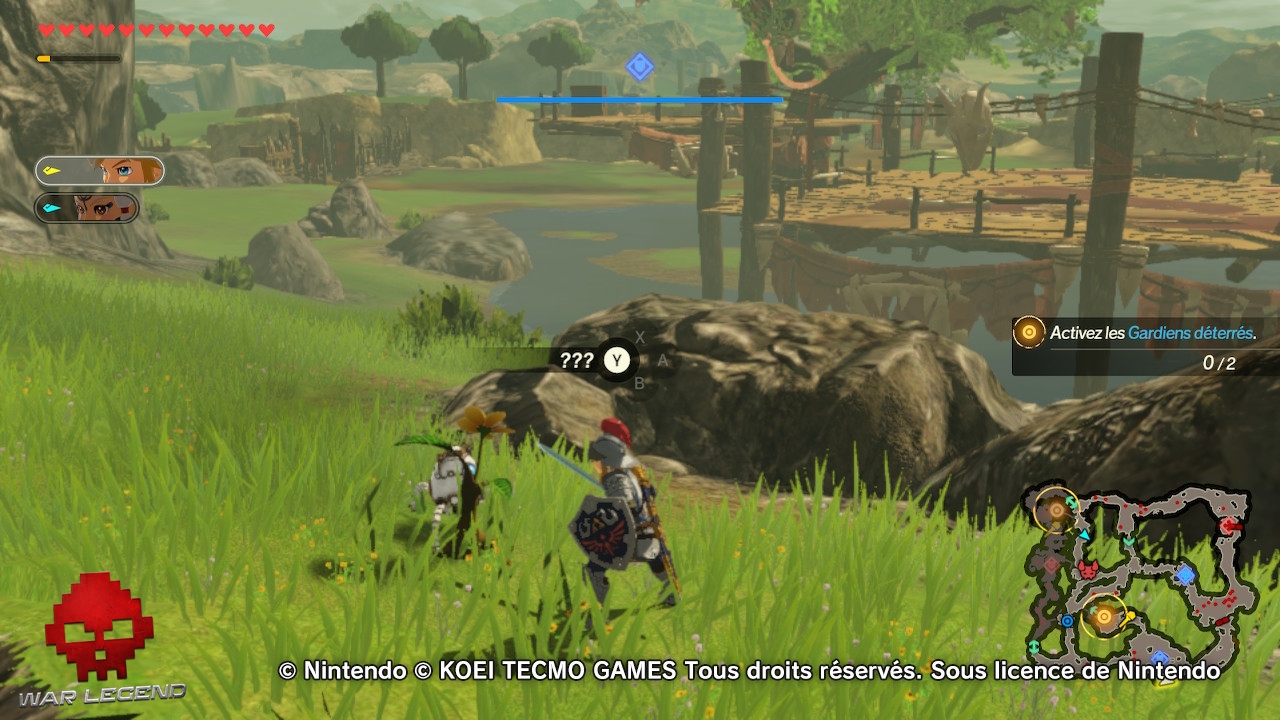1280x720 pixels.
Task: Click the glowing orange guardian circle on minimap
Action: tap(1103, 616)
